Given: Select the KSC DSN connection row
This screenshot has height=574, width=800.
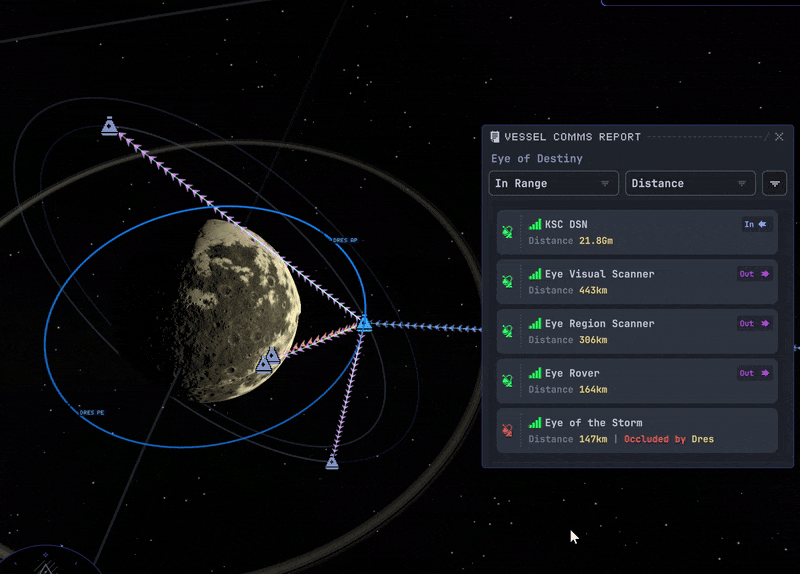Looking at the screenshot, I should 637,233.
